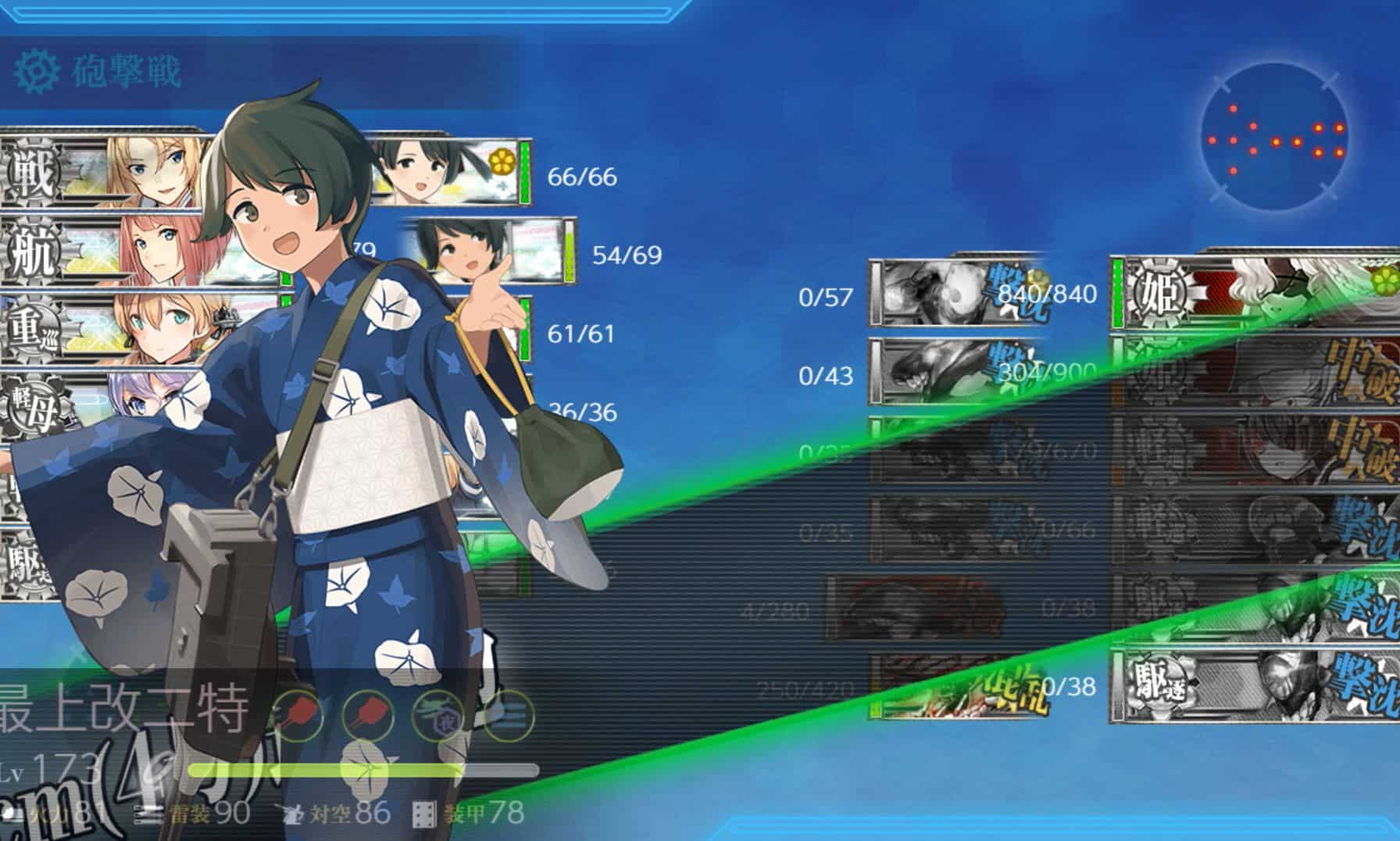The width and height of the screenshot is (1400, 841).
Task: Click the first red aircraft equipment icon
Action: [298, 714]
